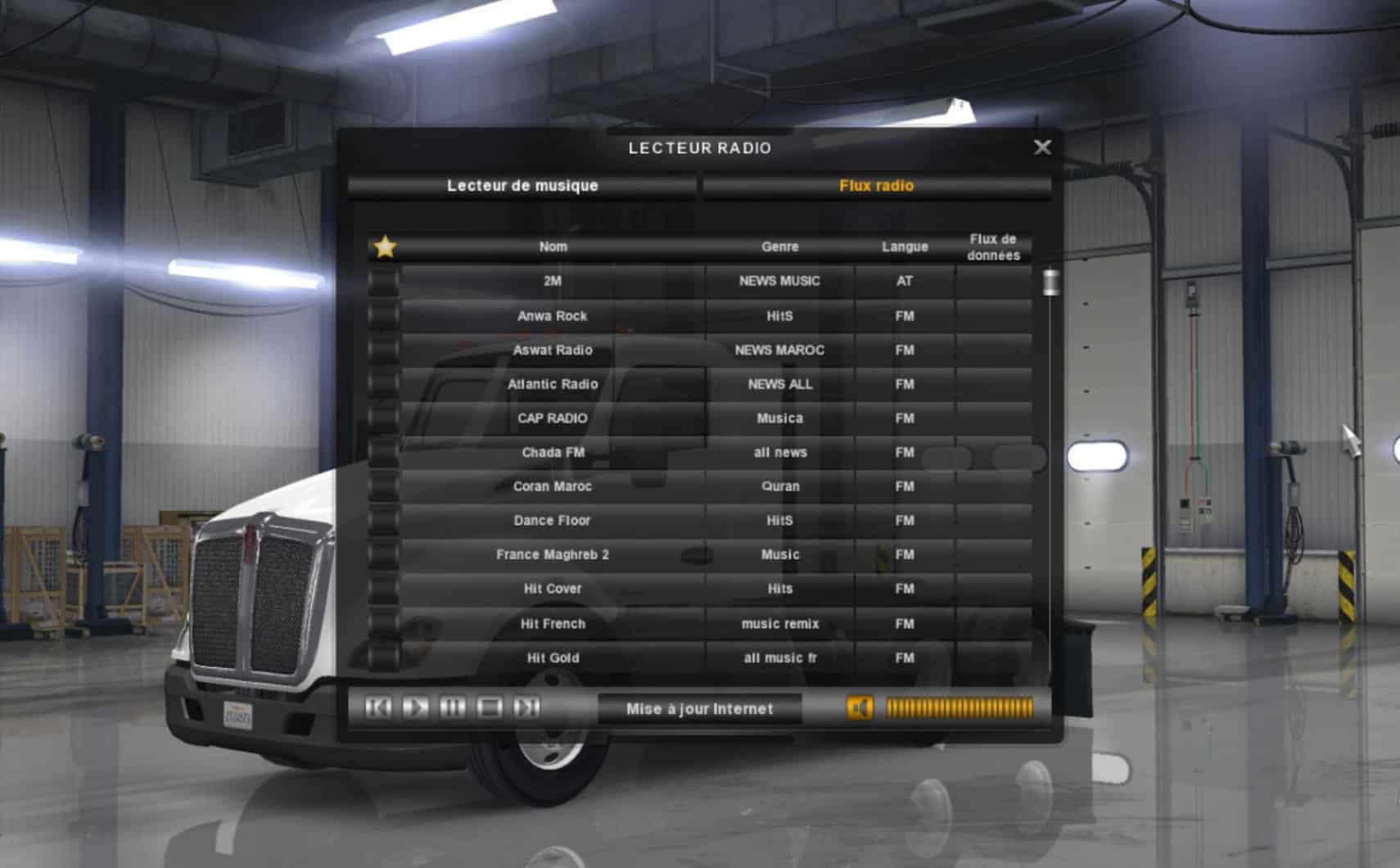
Task: Choose the Anwa Rock station
Action: tap(553, 316)
